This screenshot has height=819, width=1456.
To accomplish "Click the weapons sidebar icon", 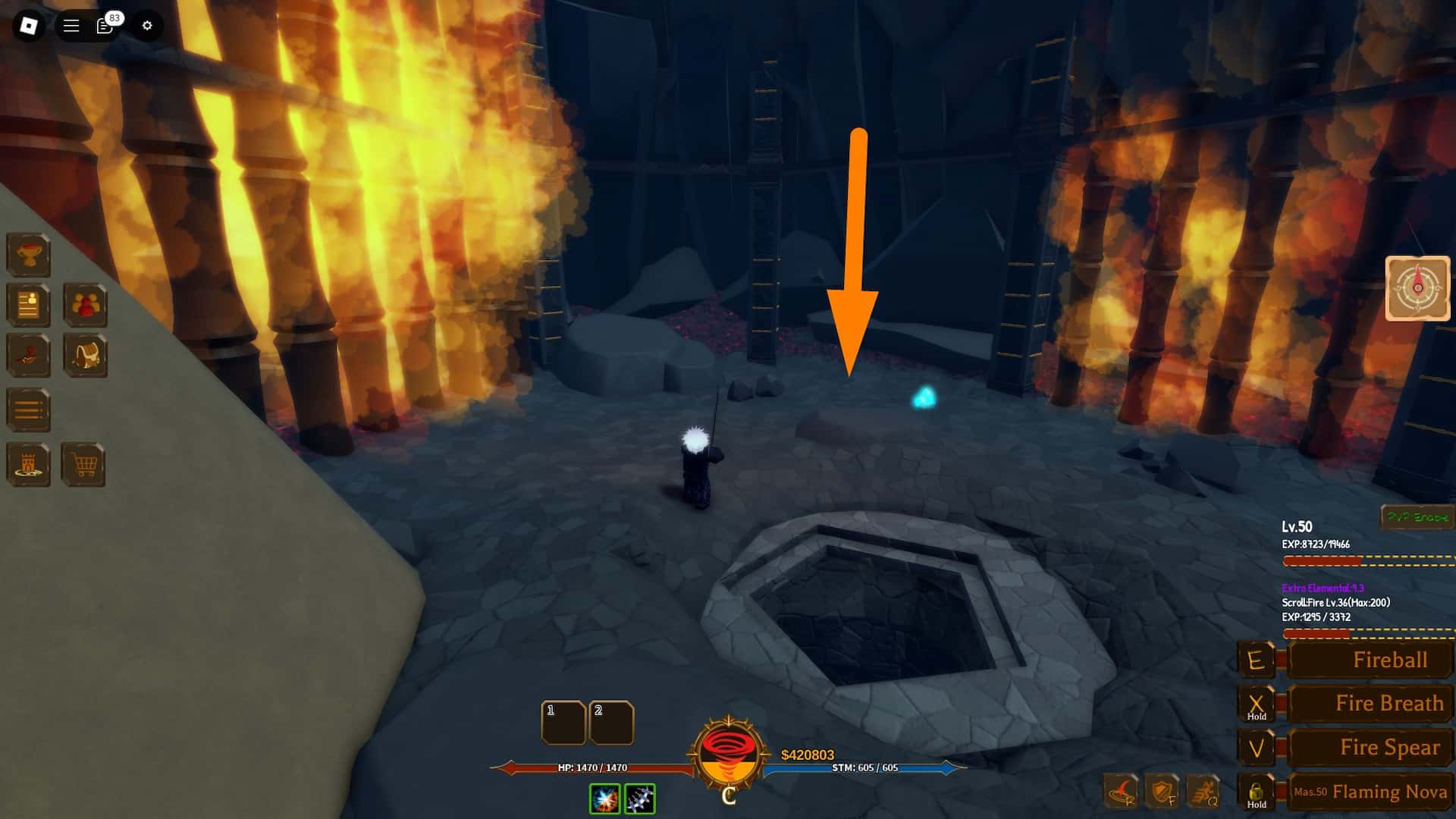I will [29, 356].
